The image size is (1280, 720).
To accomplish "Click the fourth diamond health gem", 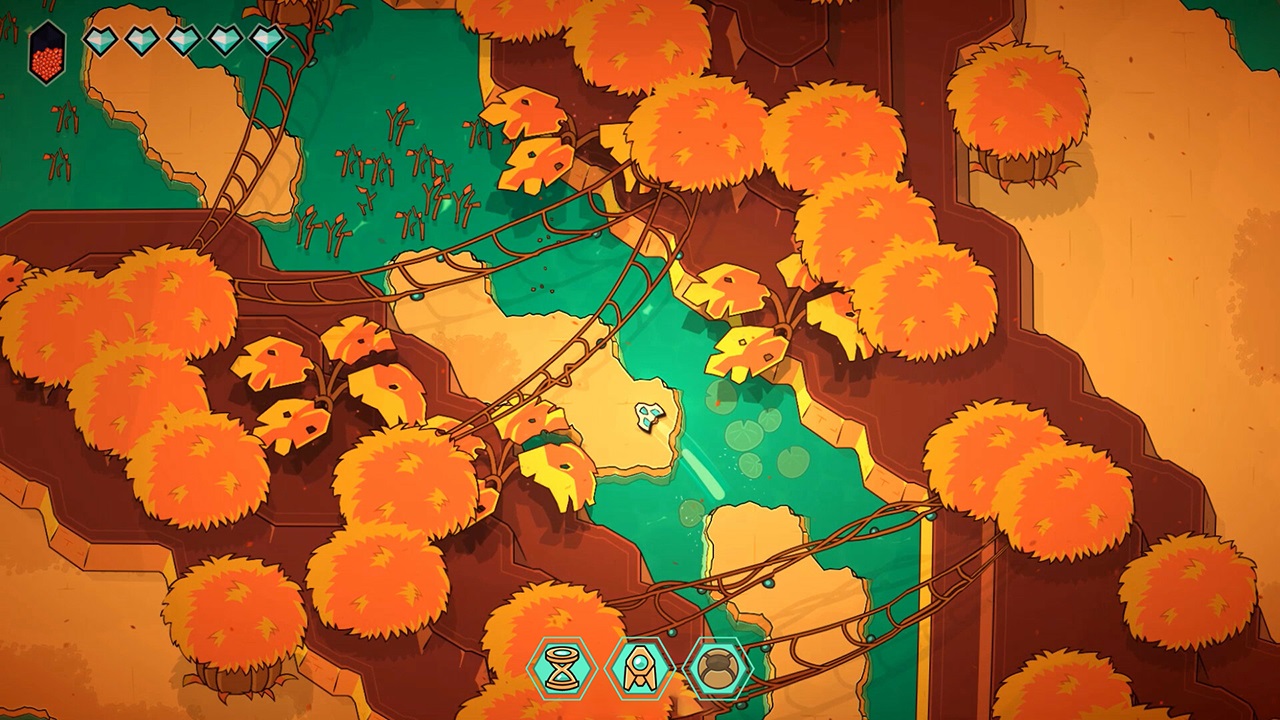I will [223, 38].
